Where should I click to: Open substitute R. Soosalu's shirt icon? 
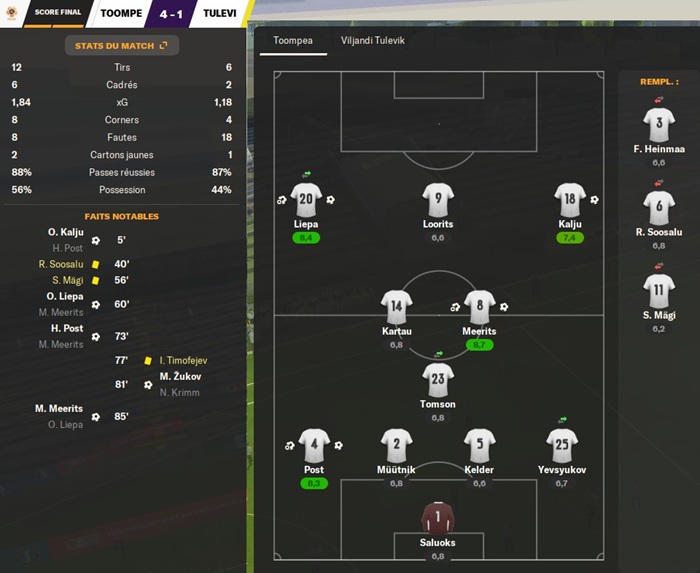tap(659, 208)
